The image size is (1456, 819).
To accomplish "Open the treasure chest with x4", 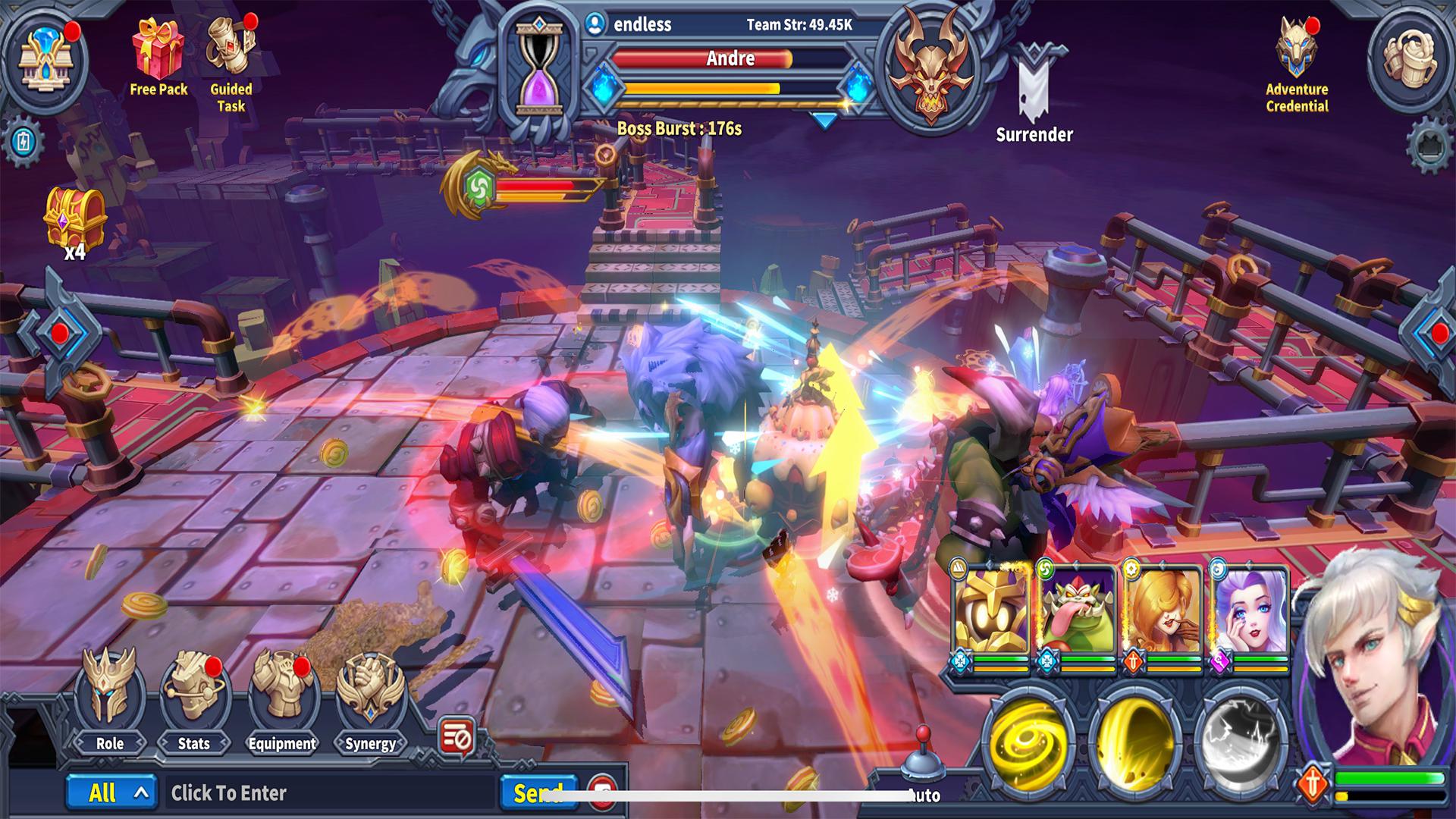I will 74,220.
